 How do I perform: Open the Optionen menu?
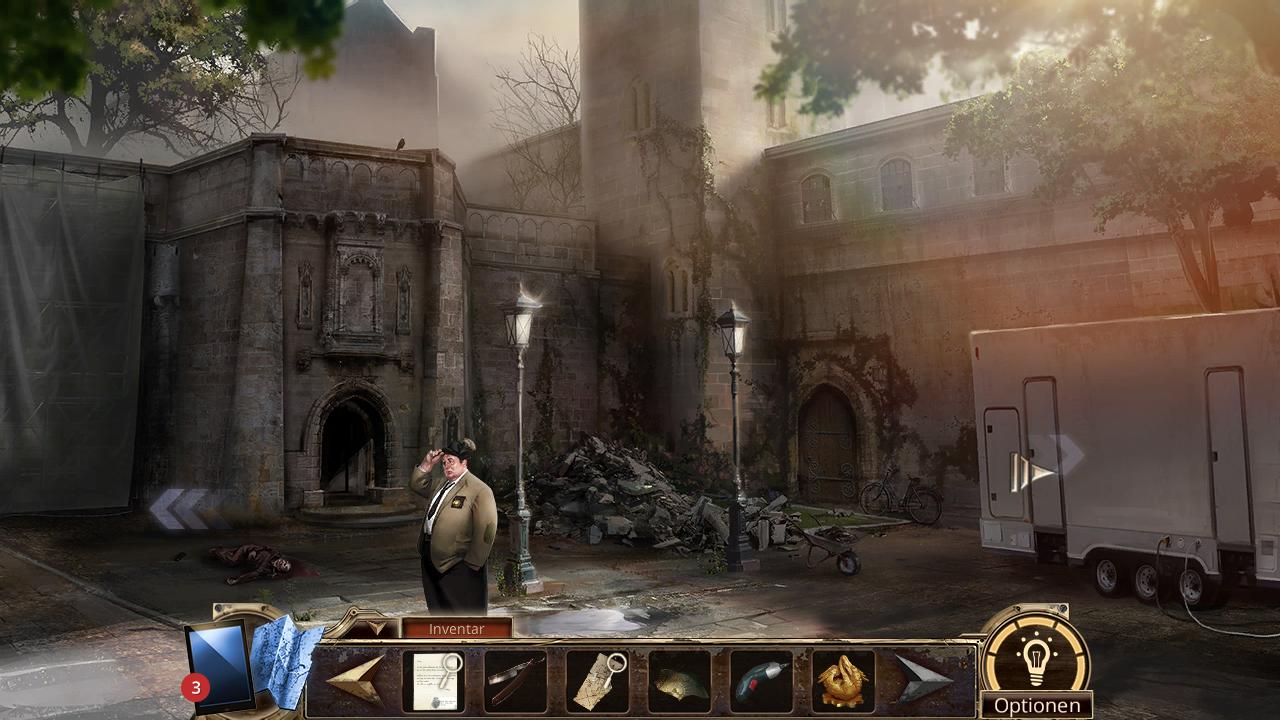tap(1036, 706)
